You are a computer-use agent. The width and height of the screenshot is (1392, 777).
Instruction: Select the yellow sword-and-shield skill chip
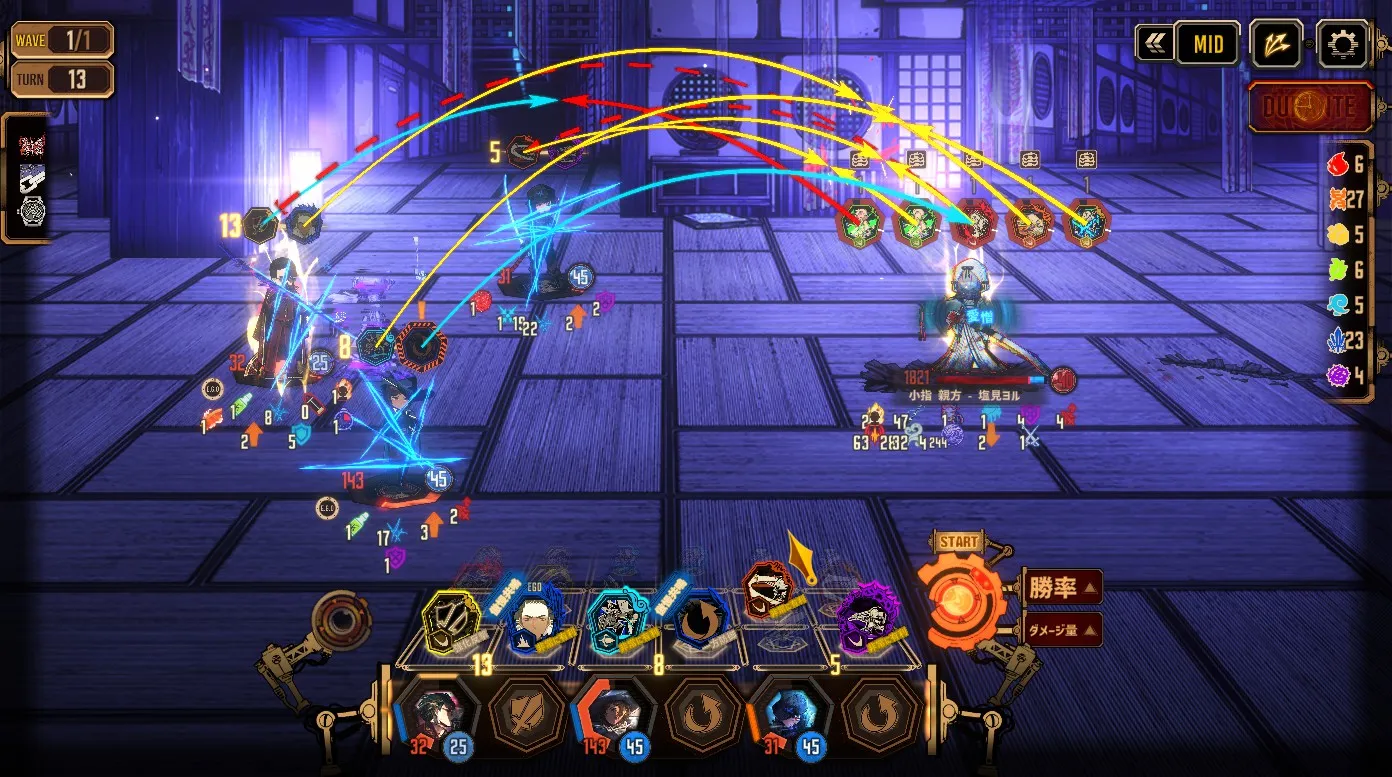point(453,622)
